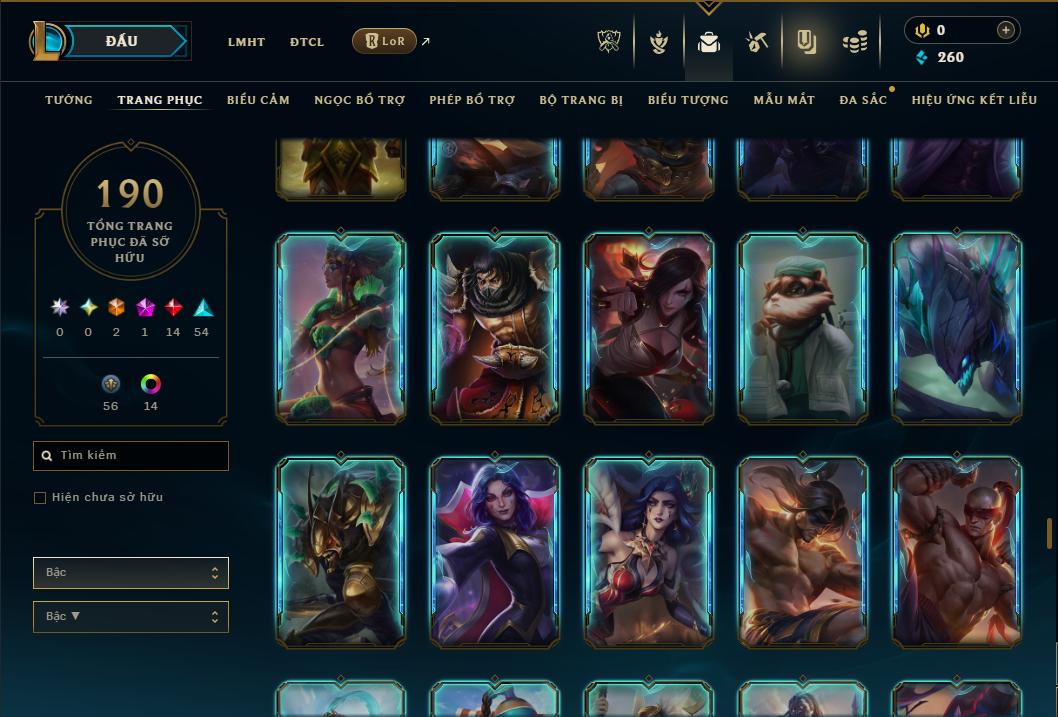View the MẪU MẮT wards tab
Screen dimensions: 1058x717
(784, 100)
